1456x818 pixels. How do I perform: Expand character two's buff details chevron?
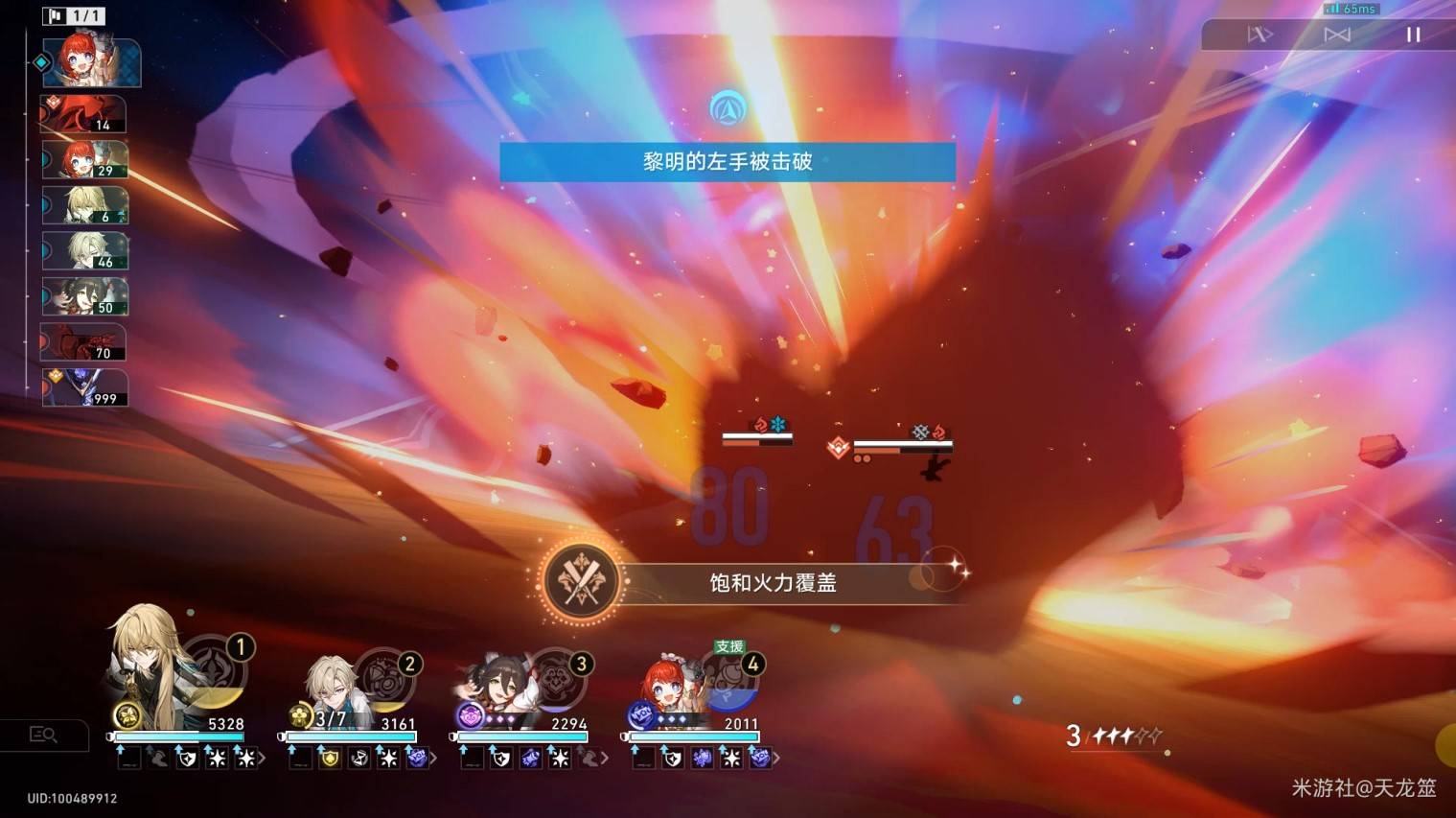tap(431, 758)
